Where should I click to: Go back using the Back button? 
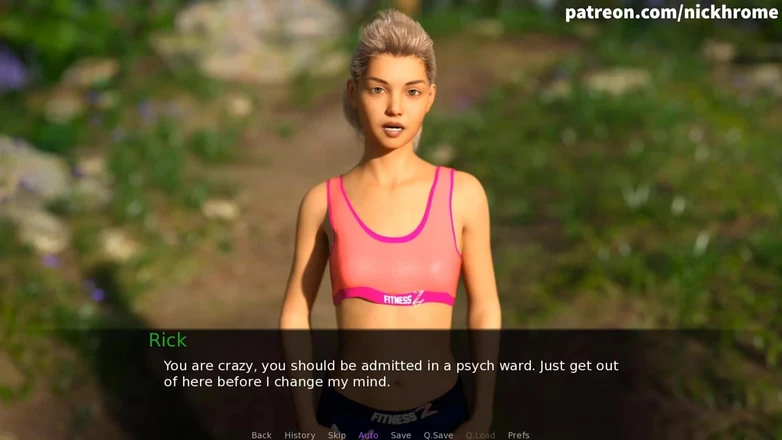click(261, 435)
